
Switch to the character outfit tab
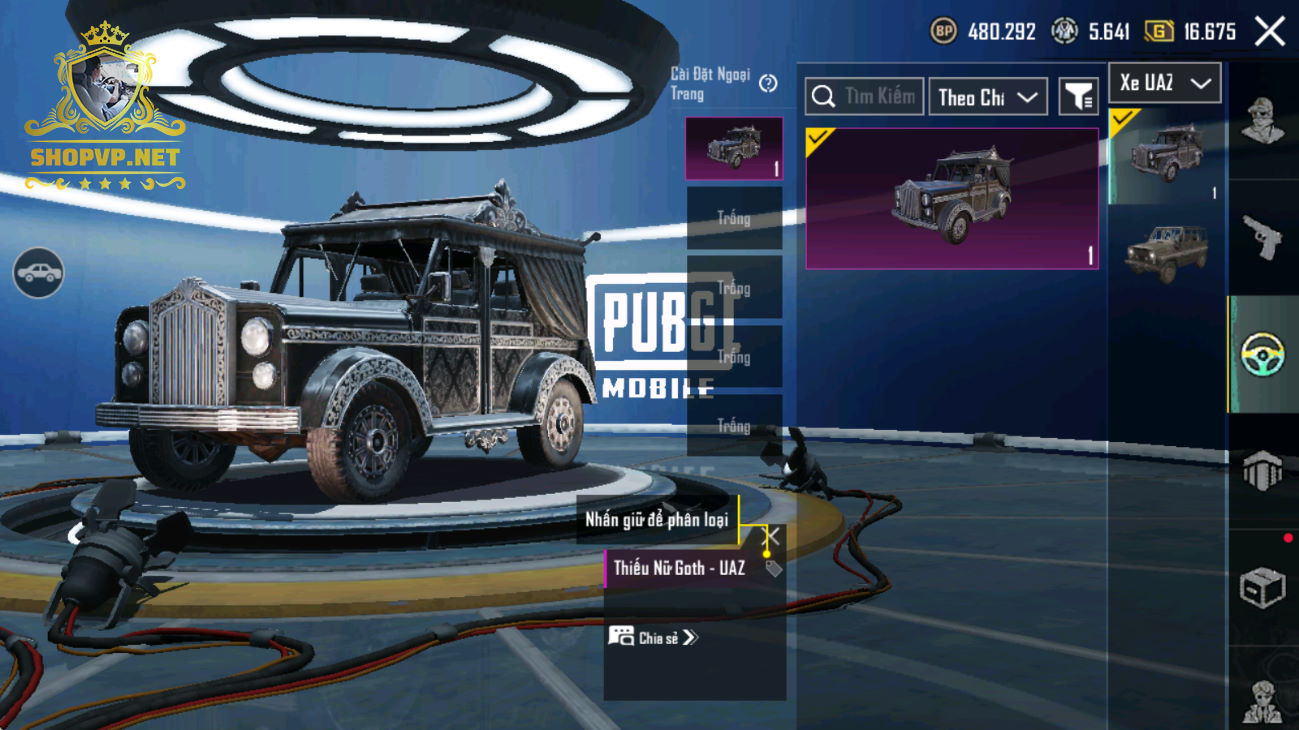coord(1262,122)
